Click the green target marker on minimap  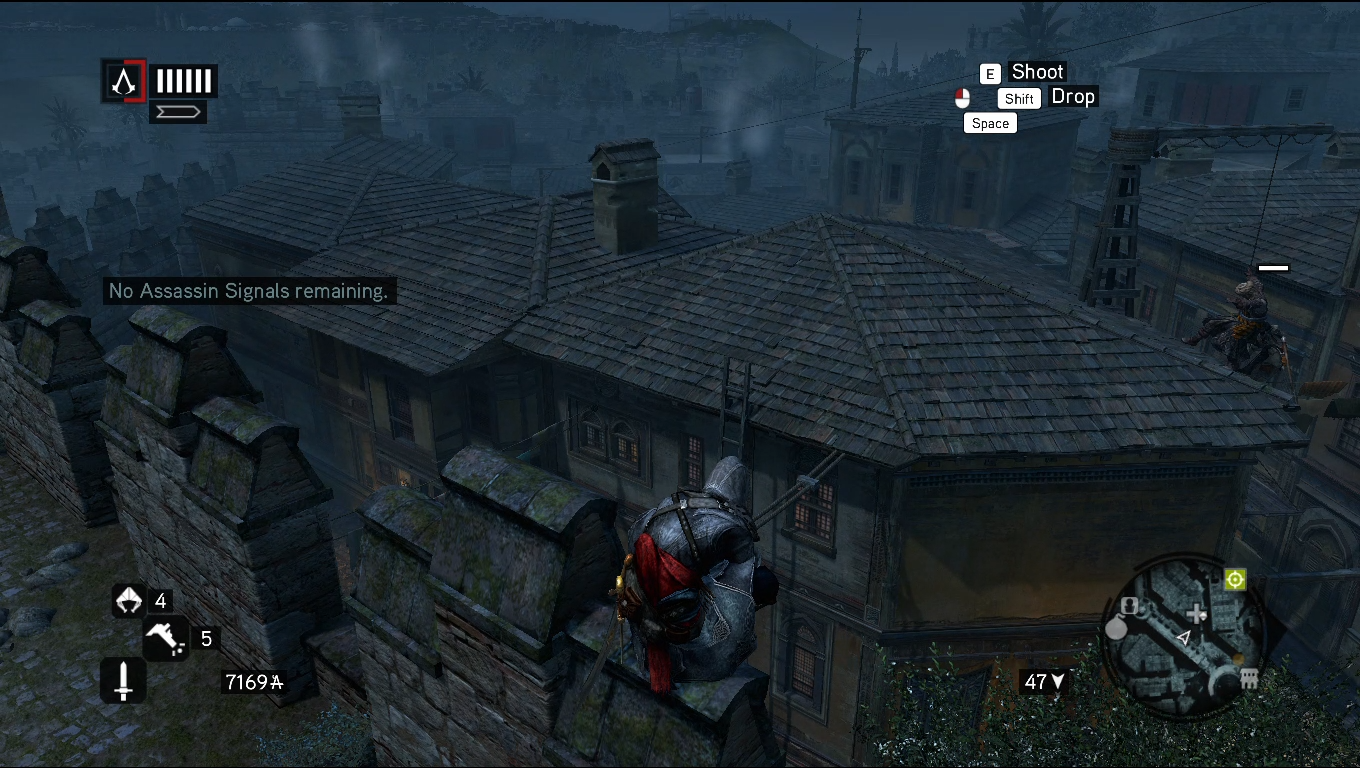click(1235, 580)
